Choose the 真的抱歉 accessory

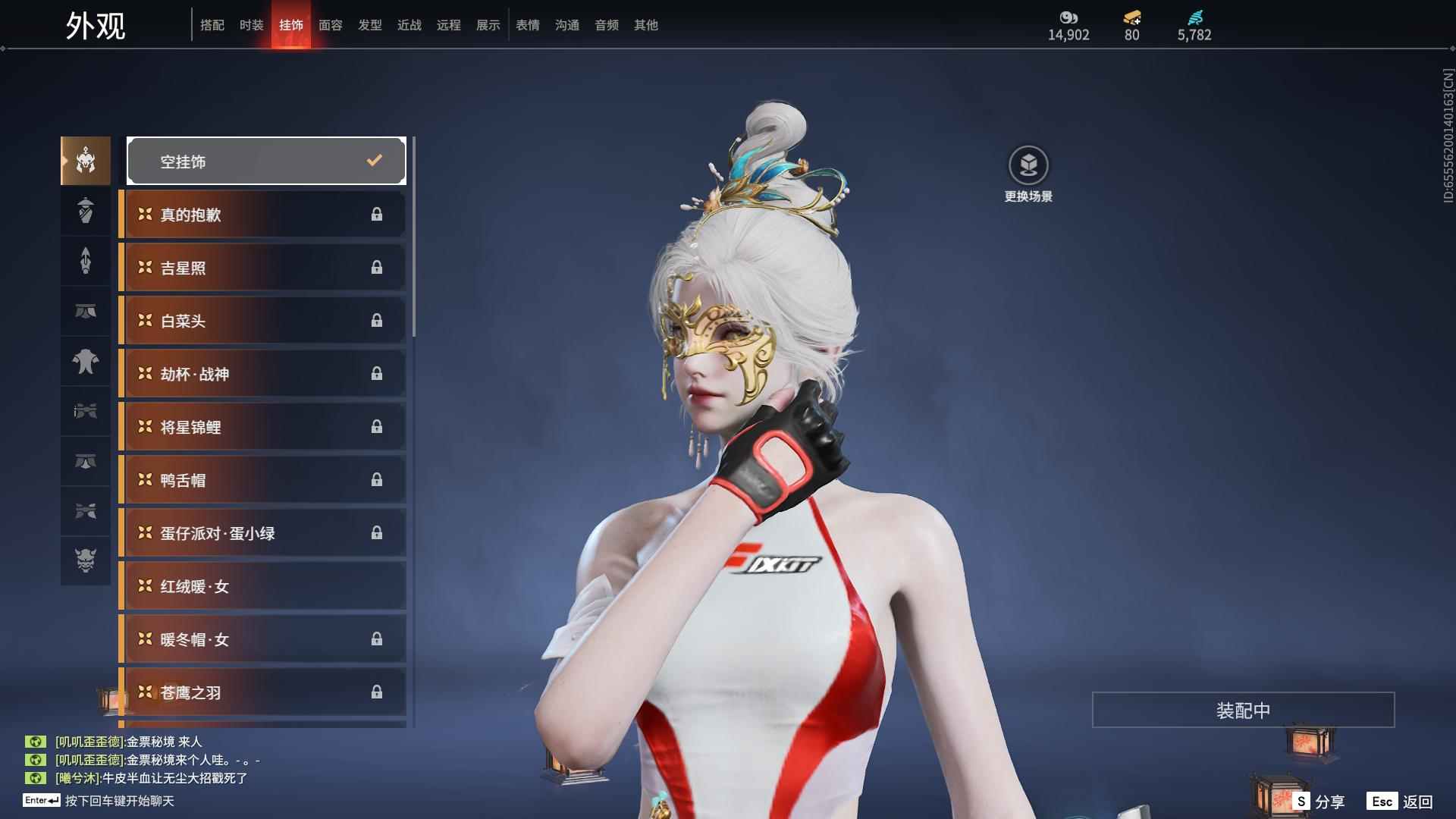point(262,215)
